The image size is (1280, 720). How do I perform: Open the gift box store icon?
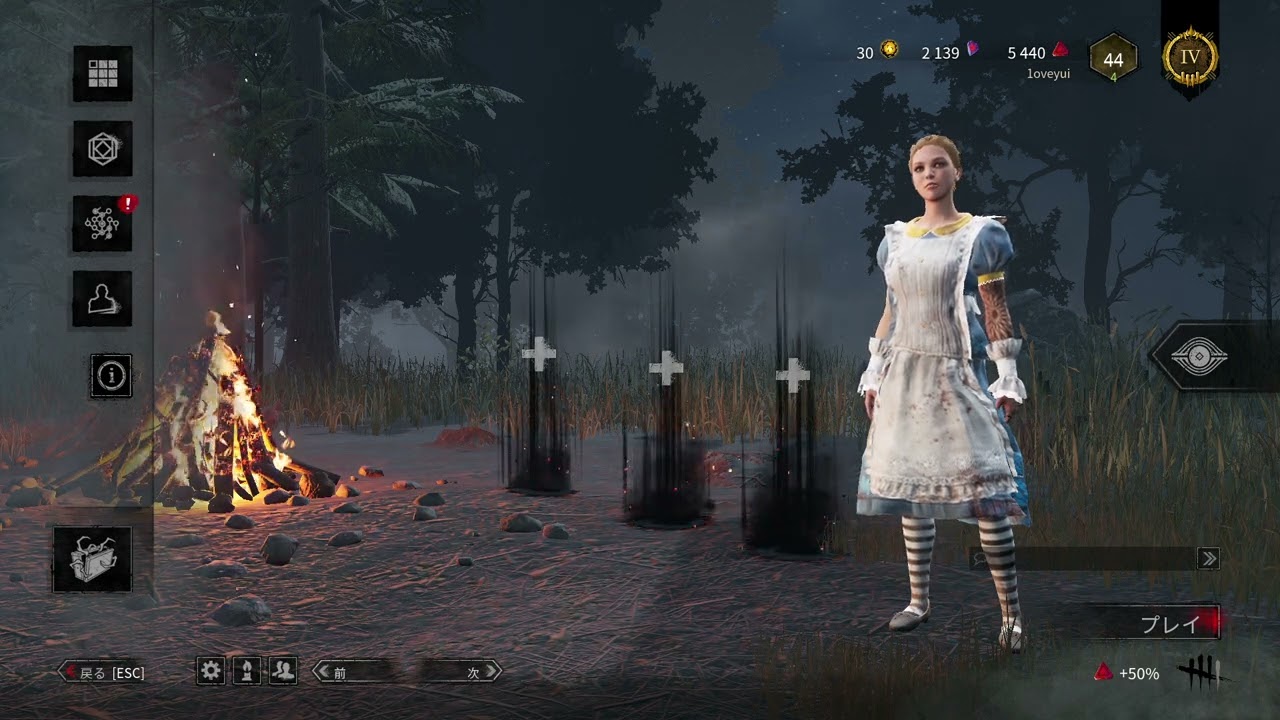coord(92,559)
